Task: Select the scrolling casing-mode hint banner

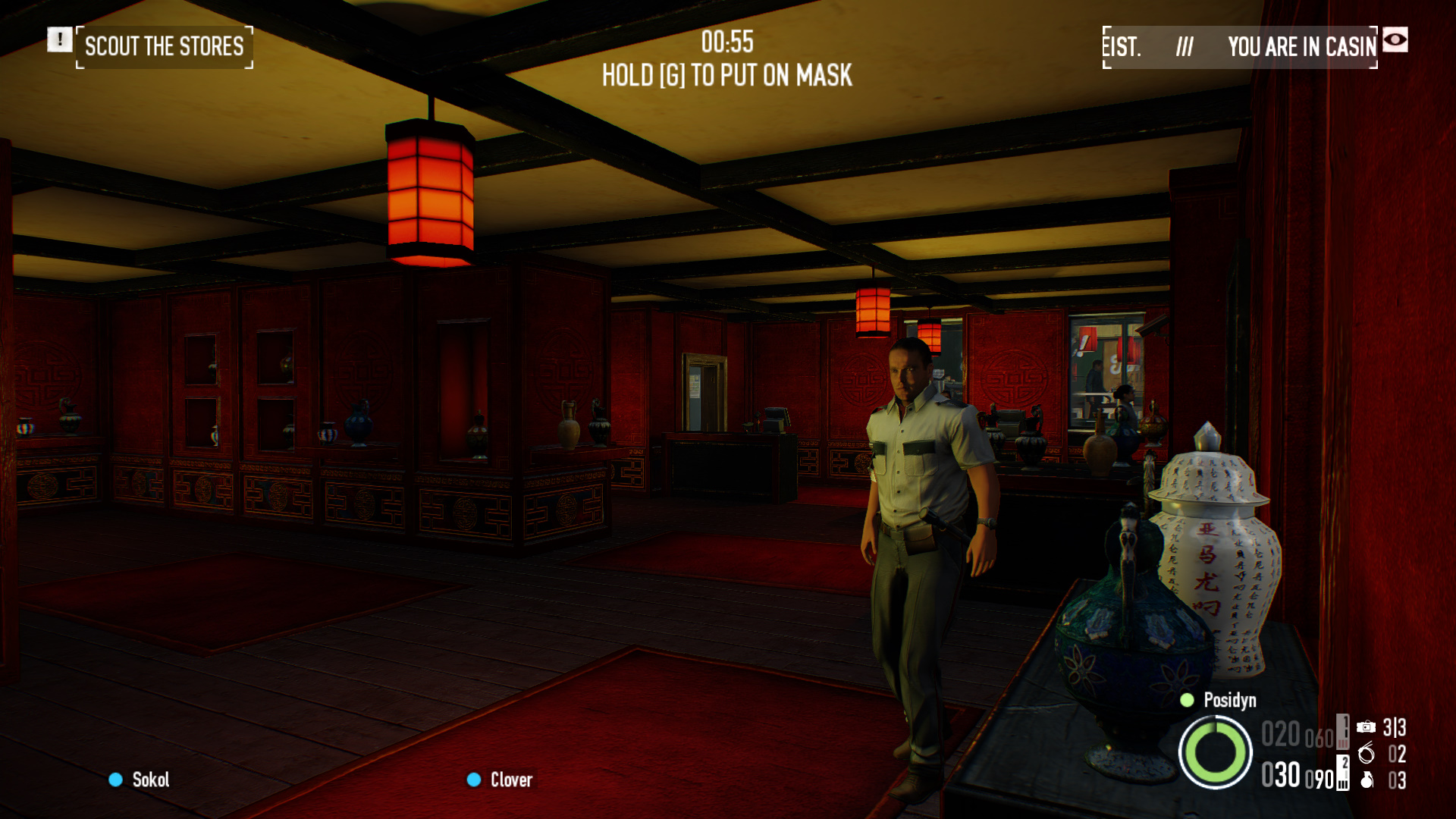Action: pyautogui.click(x=1239, y=47)
